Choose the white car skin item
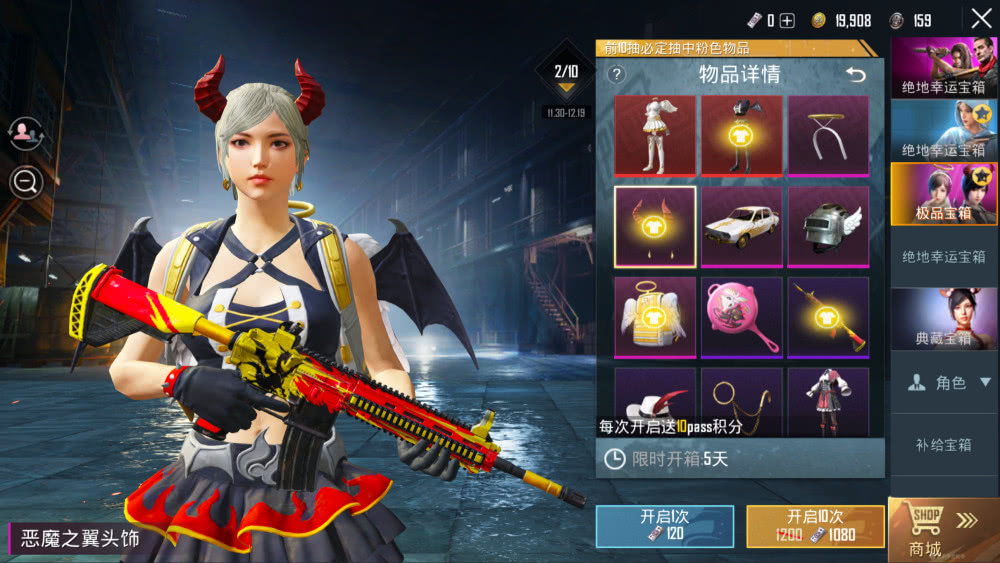The image size is (1000, 563). click(x=742, y=227)
